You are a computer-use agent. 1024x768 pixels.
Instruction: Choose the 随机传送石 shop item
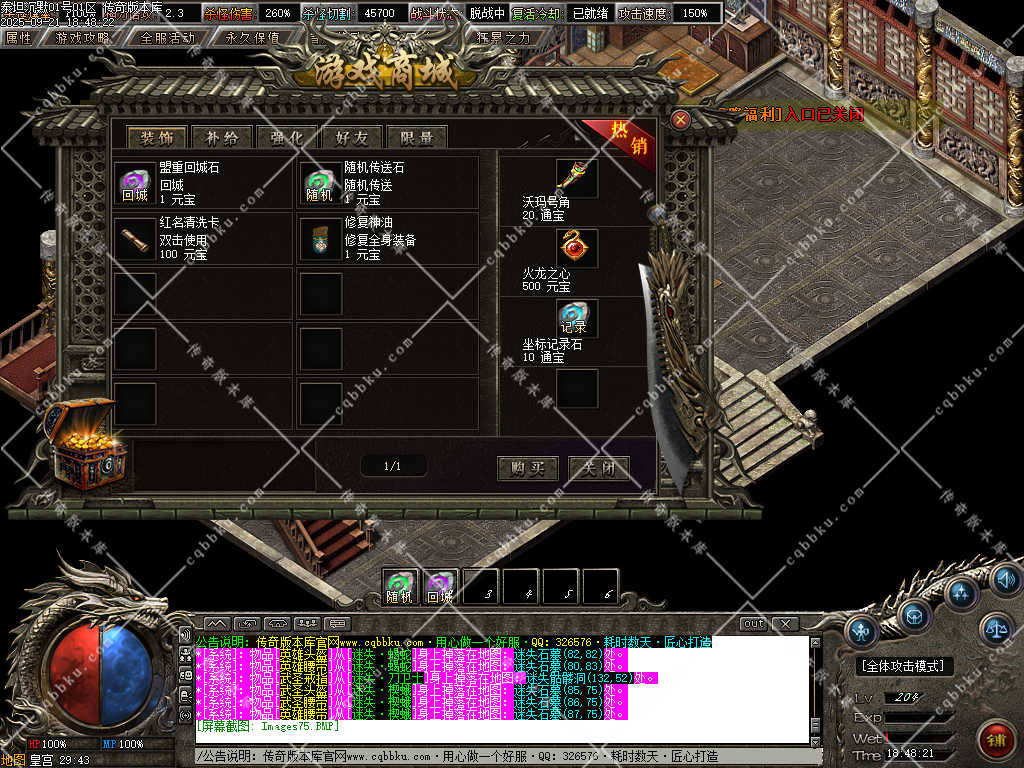(x=320, y=184)
